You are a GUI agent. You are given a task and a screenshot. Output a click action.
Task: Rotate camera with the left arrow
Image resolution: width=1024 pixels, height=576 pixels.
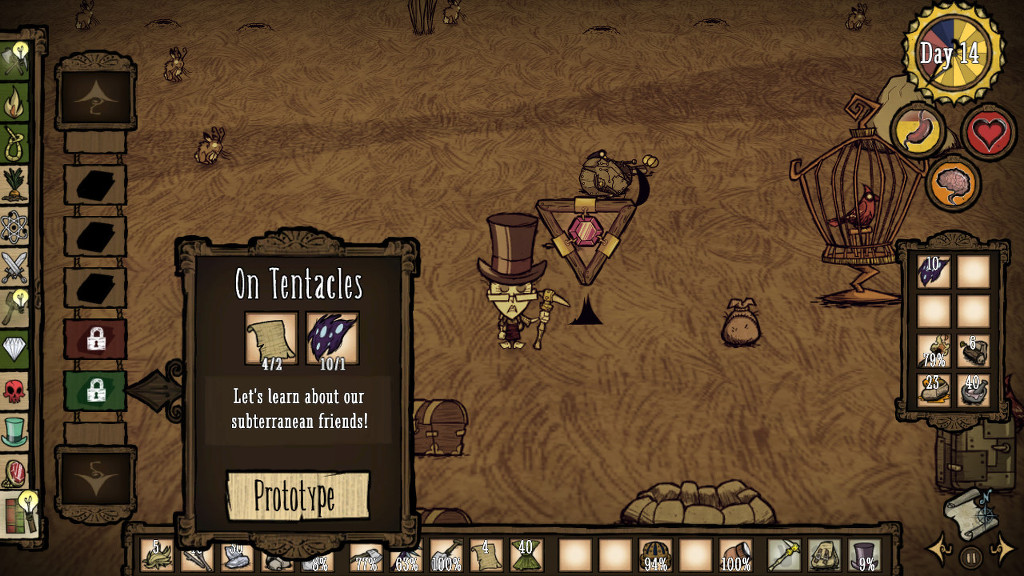pos(940,550)
